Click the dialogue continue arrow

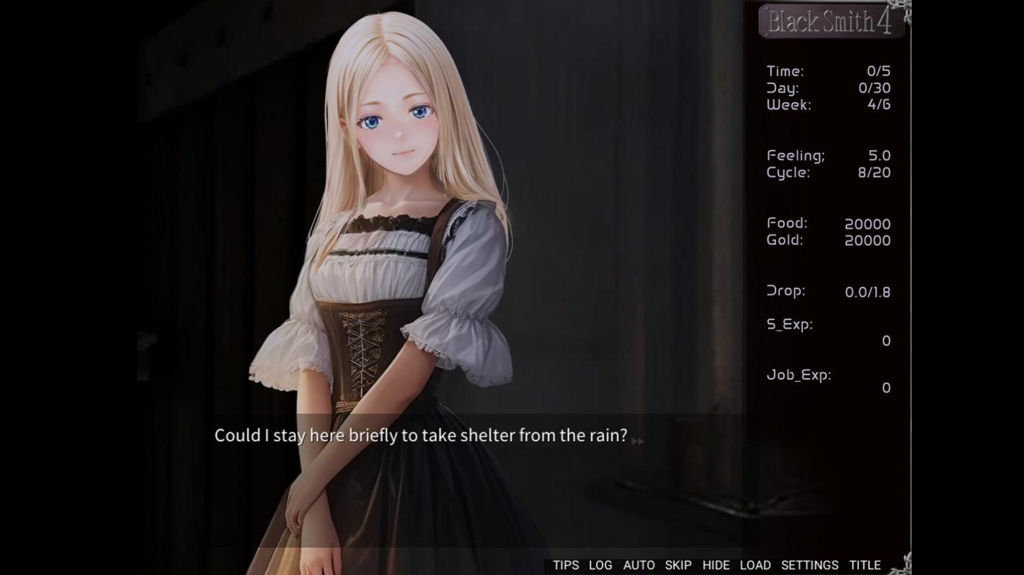tap(637, 440)
